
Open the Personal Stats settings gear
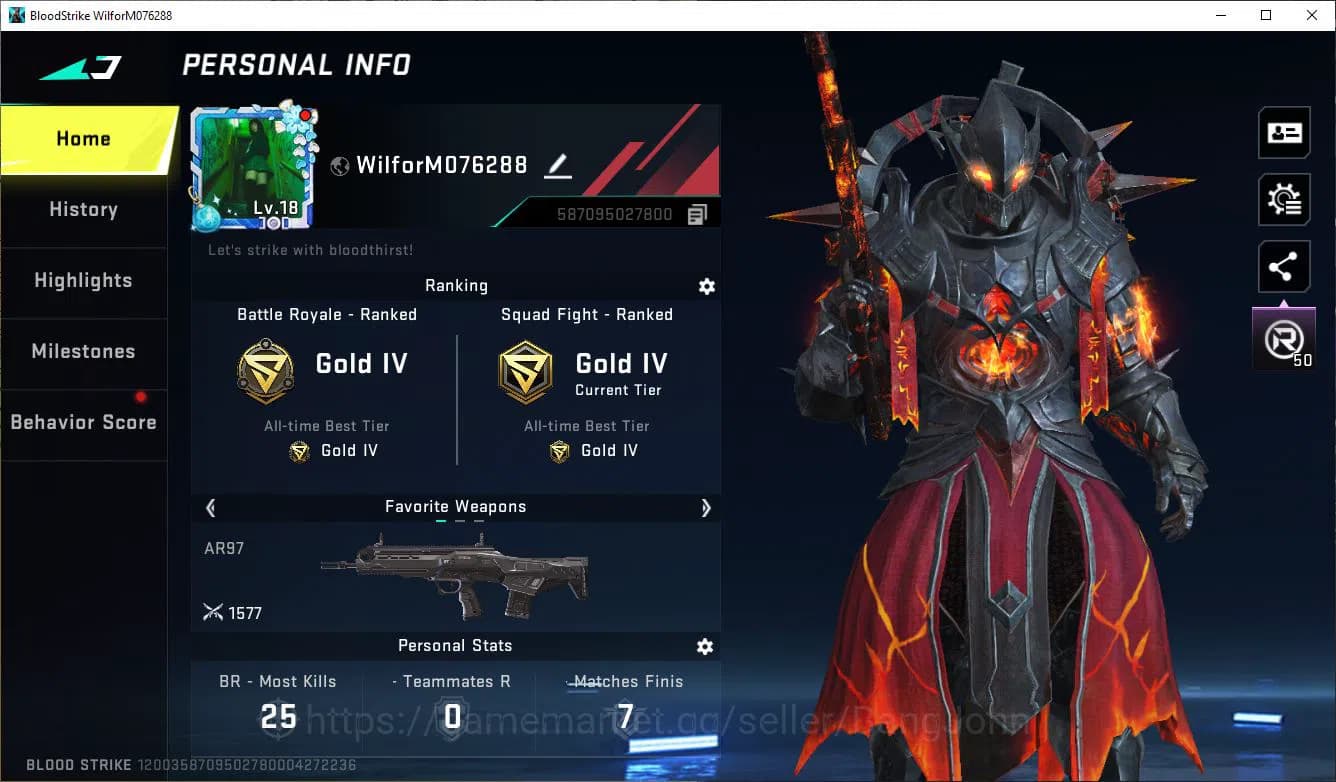tap(705, 647)
